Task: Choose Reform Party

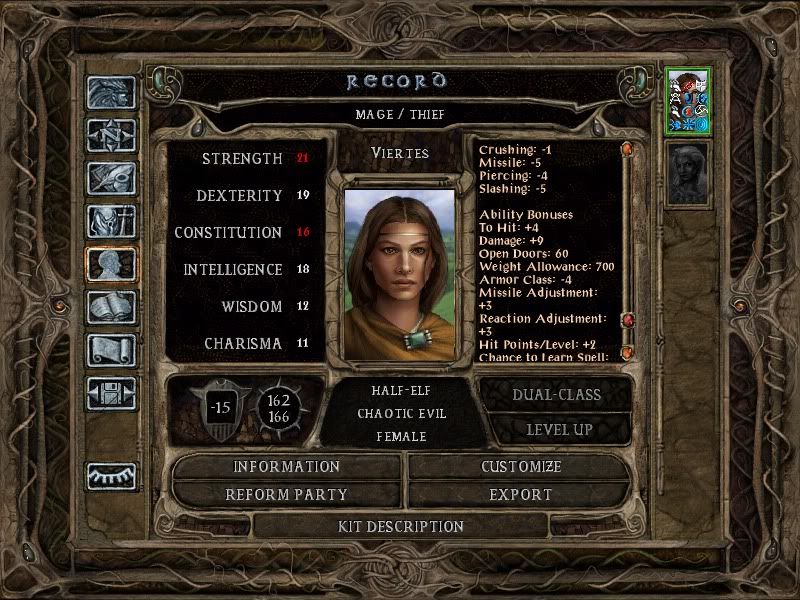Action: (287, 494)
